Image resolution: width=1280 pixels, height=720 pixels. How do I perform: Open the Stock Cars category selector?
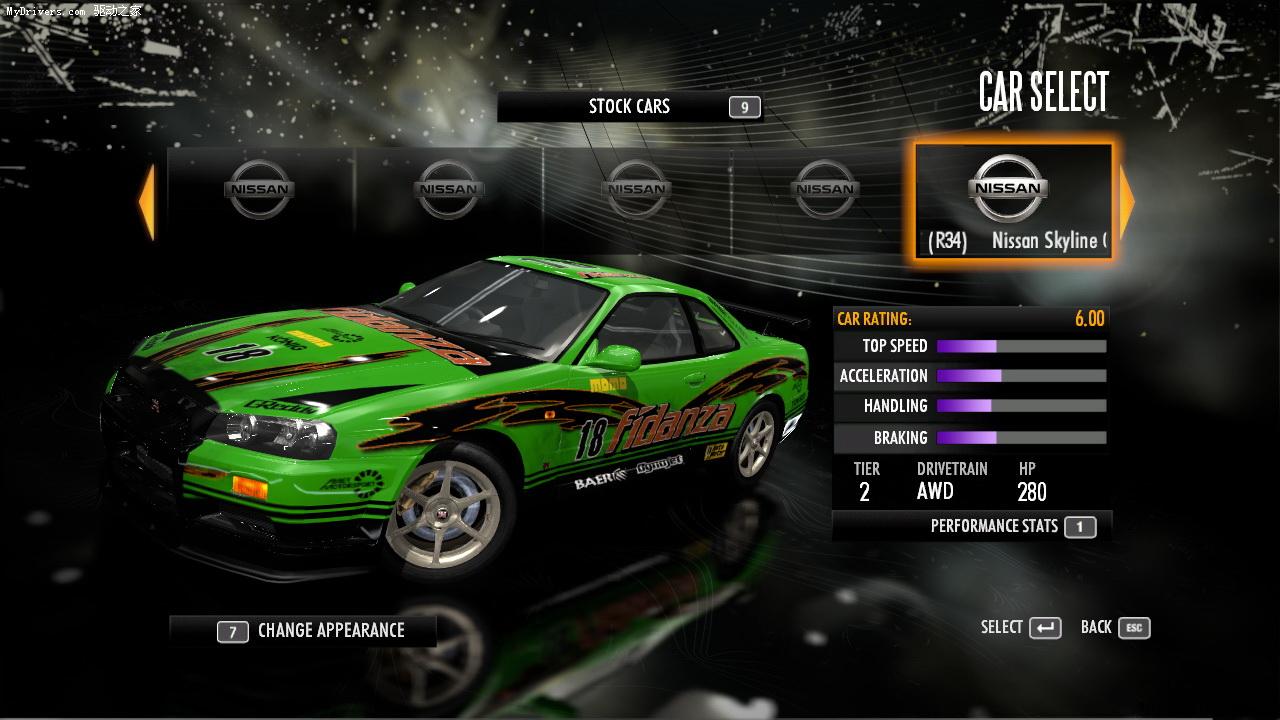click(x=630, y=107)
